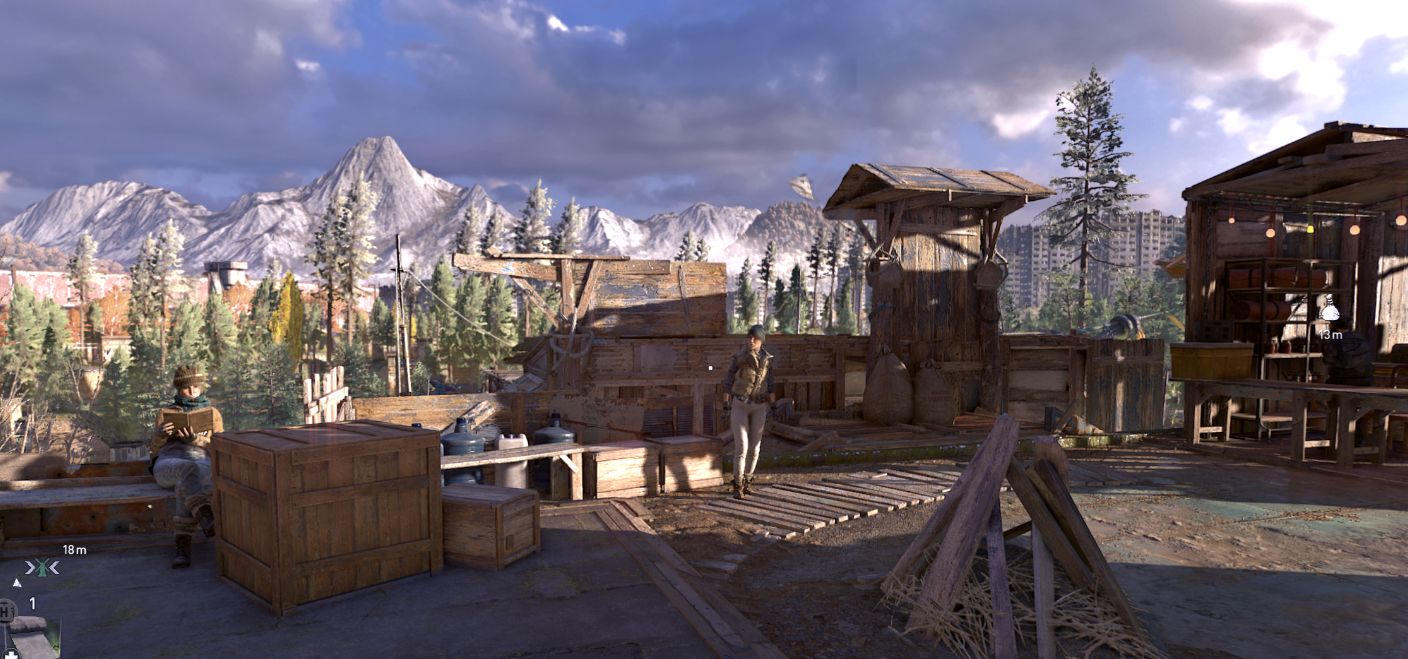Select the green windmill waypoint marker
Viewport: 1408px width, 659px height.
(x=43, y=568)
